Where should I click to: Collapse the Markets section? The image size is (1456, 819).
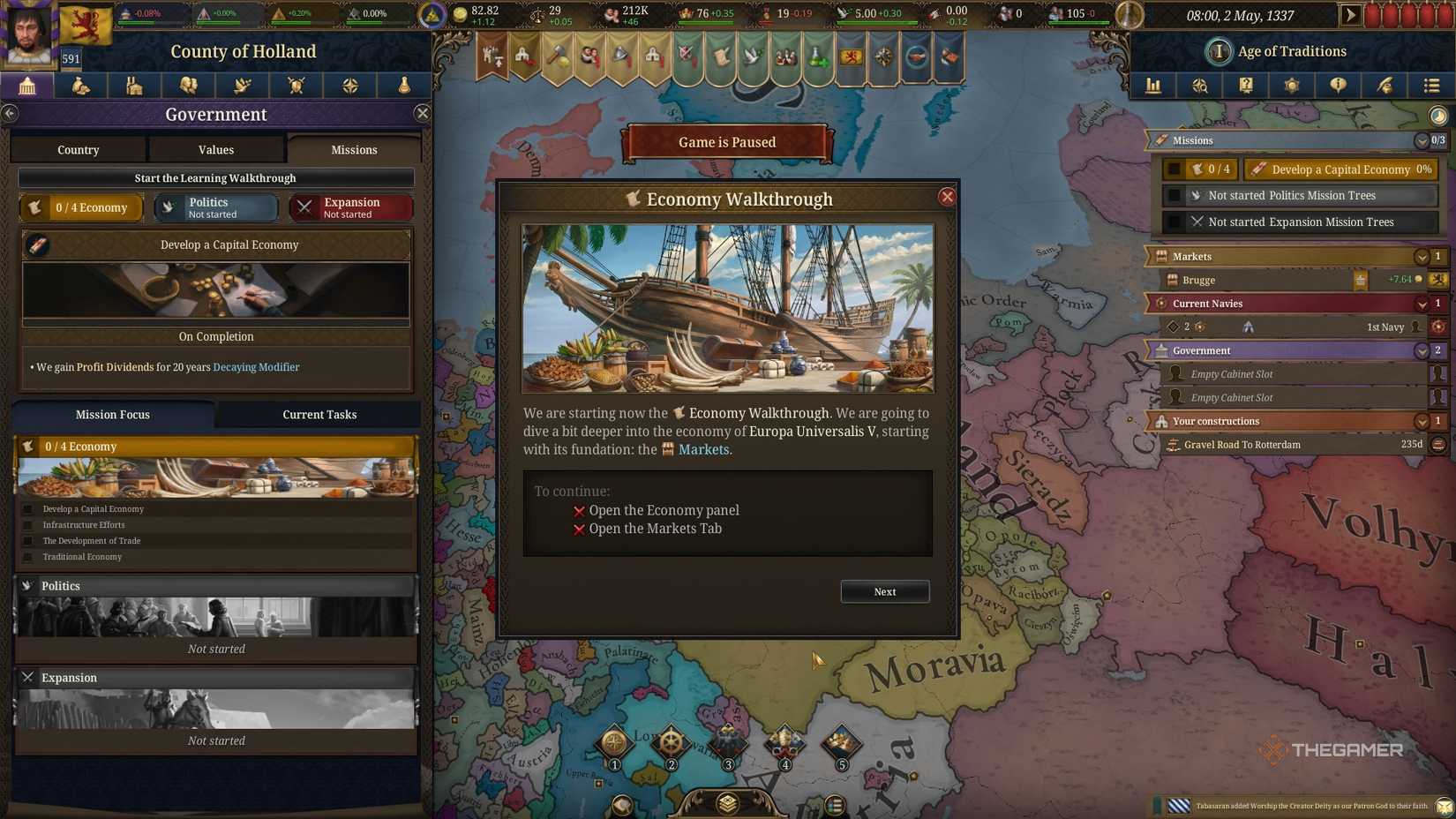(1422, 256)
